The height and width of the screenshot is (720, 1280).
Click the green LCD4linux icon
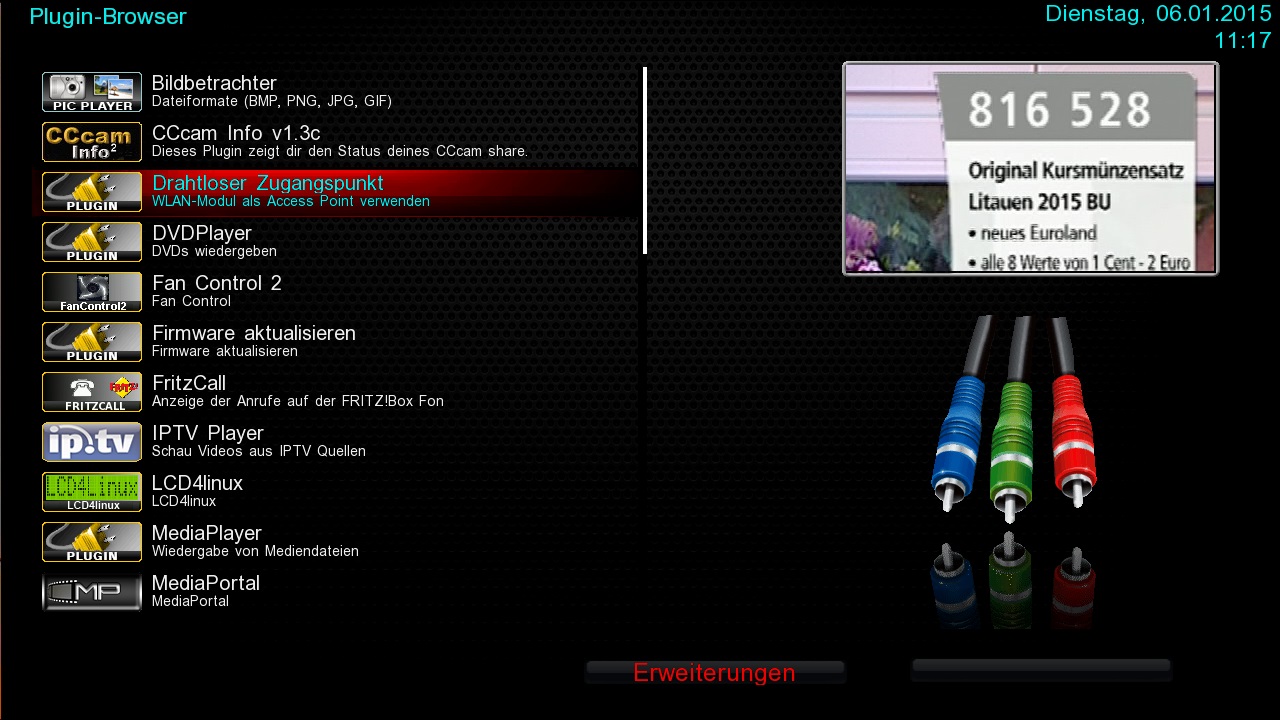[x=92, y=492]
